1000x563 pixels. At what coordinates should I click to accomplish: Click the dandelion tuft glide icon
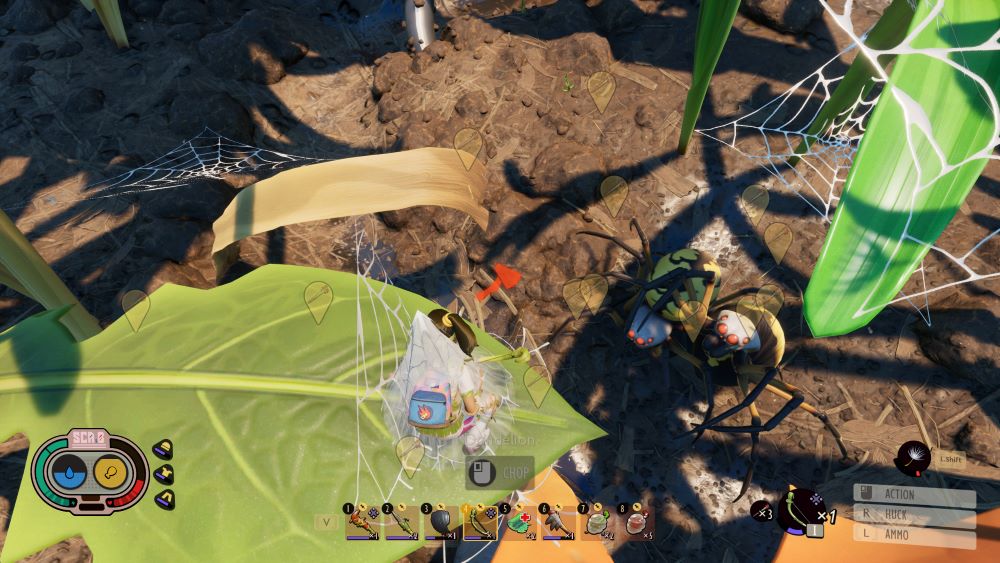click(x=913, y=458)
